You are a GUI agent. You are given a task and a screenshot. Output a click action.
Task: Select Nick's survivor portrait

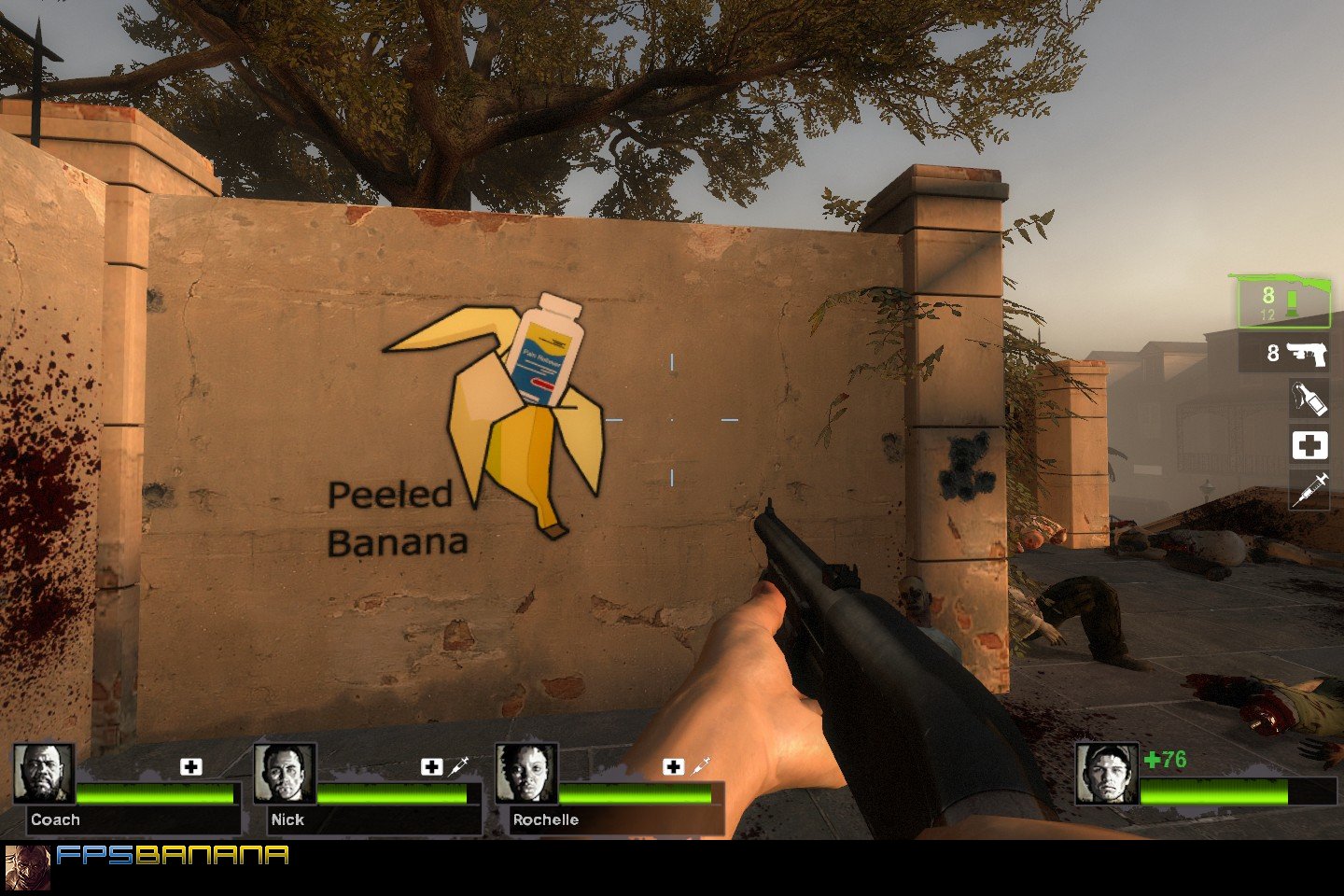tap(287, 774)
